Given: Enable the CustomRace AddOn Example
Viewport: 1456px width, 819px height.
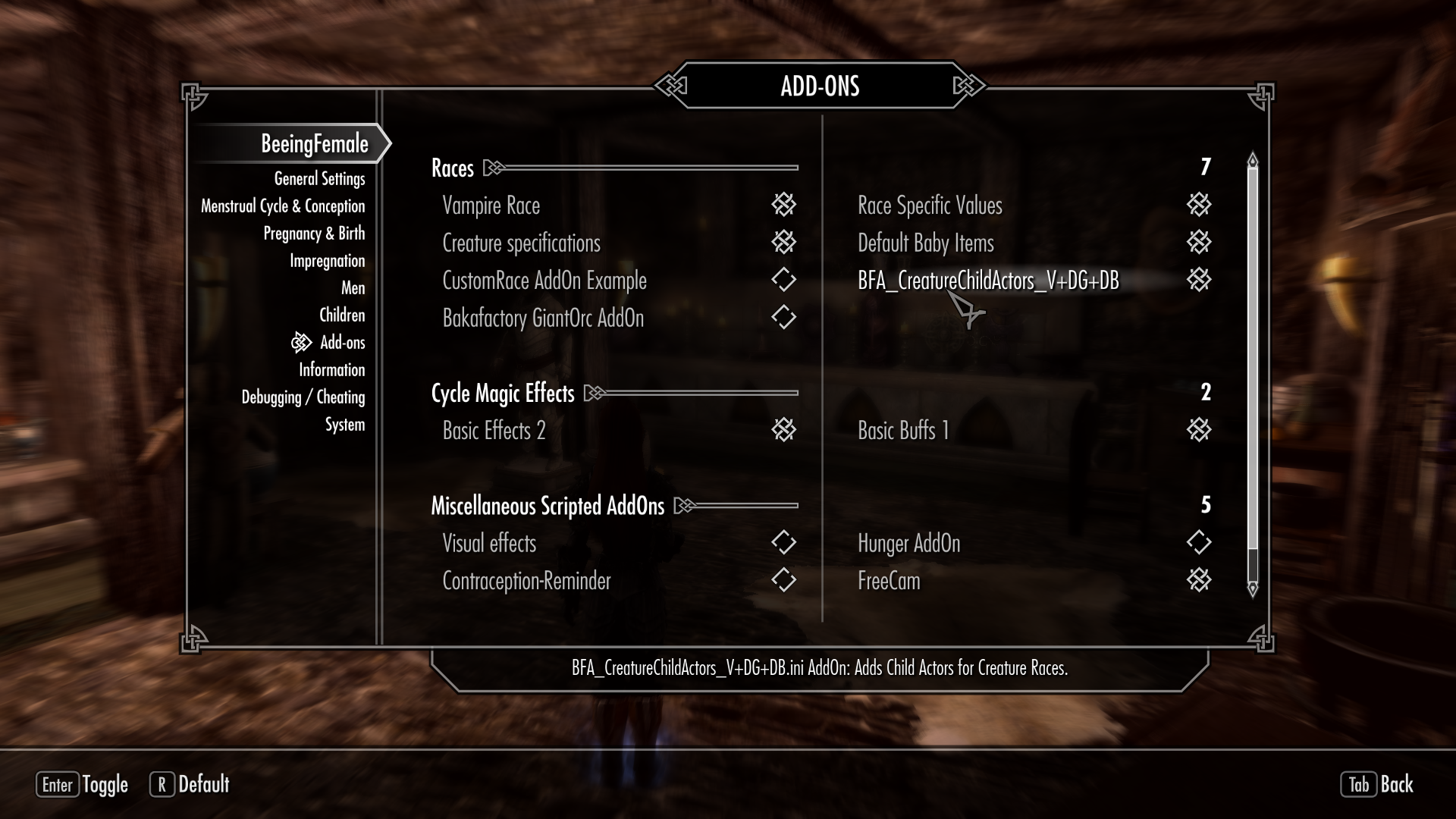Looking at the screenshot, I should [784, 280].
